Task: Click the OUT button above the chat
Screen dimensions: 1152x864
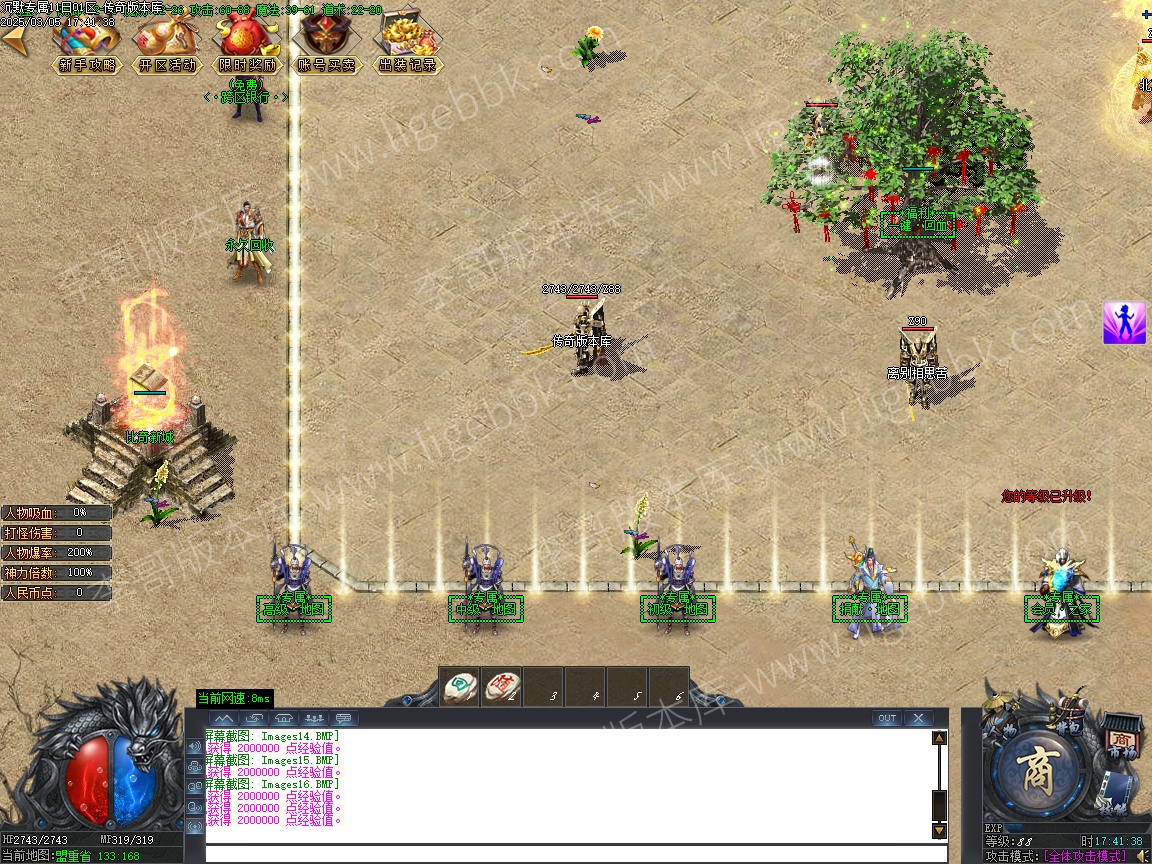Action: 886,718
